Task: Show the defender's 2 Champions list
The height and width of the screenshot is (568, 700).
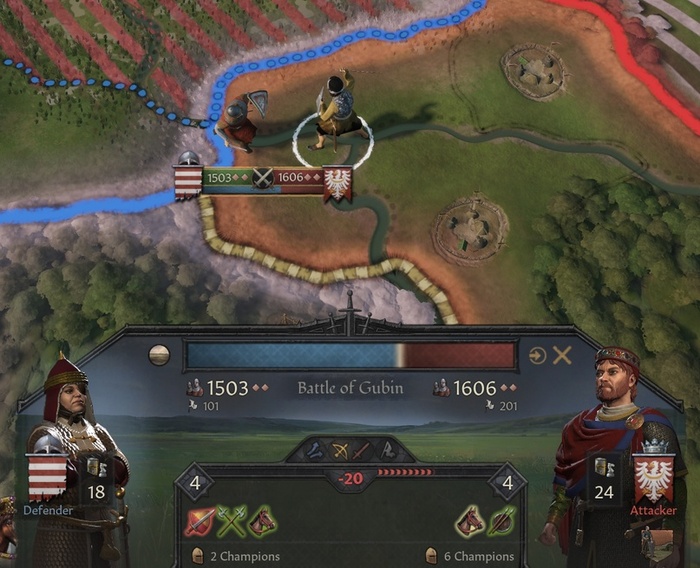Action: click(236, 556)
